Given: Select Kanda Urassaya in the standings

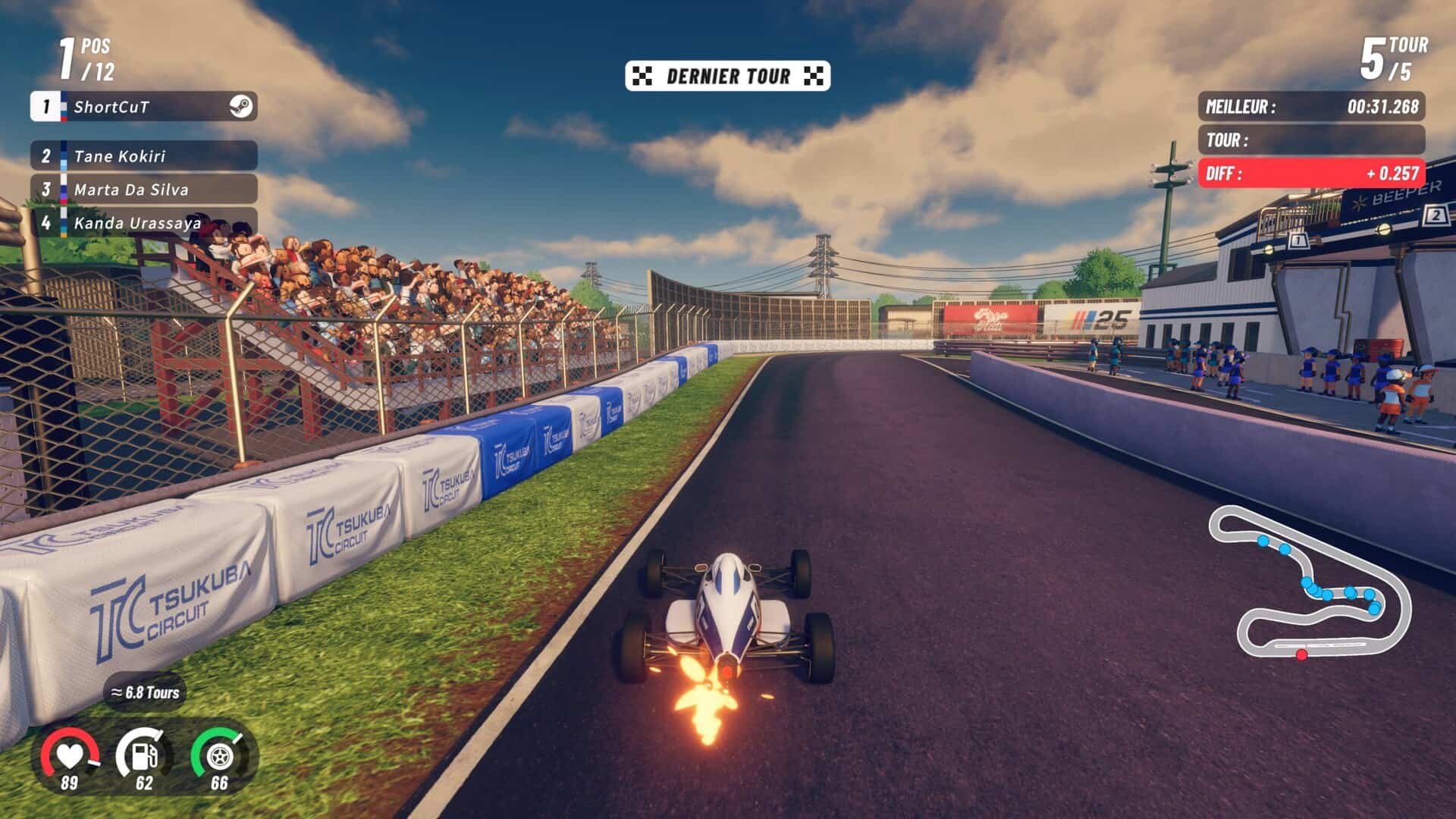Looking at the screenshot, I should click(144, 223).
